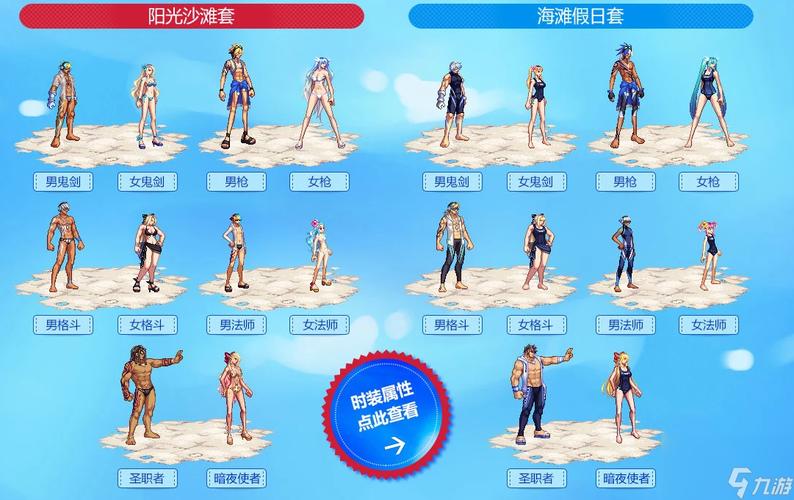794x500 pixels.
Task: Select the 海滩假日套 blue header banner
Action: (x=580, y=16)
